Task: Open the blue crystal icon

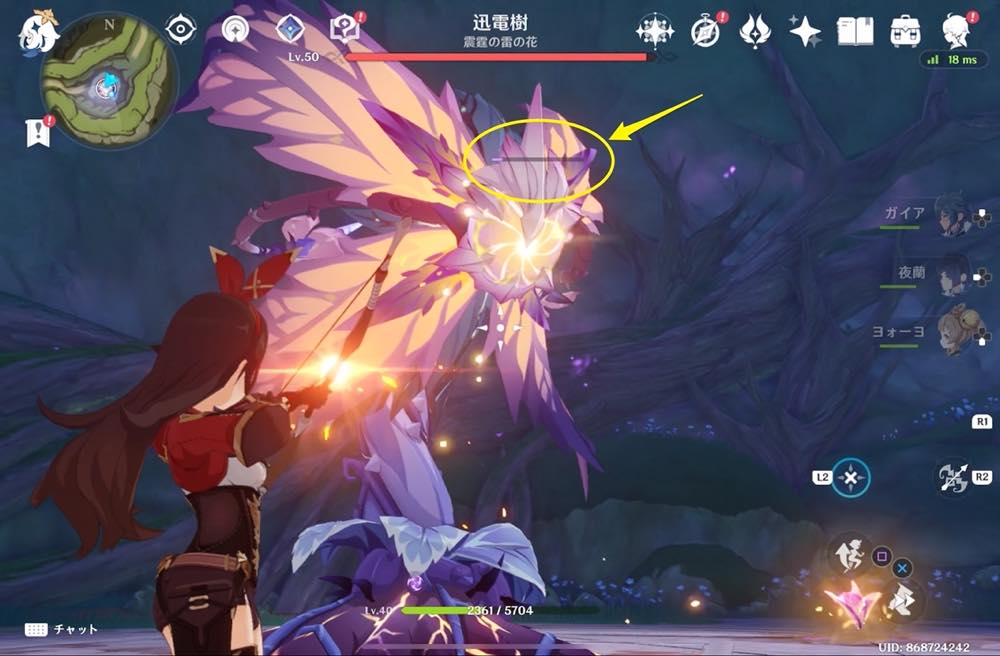Action: (x=290, y=29)
